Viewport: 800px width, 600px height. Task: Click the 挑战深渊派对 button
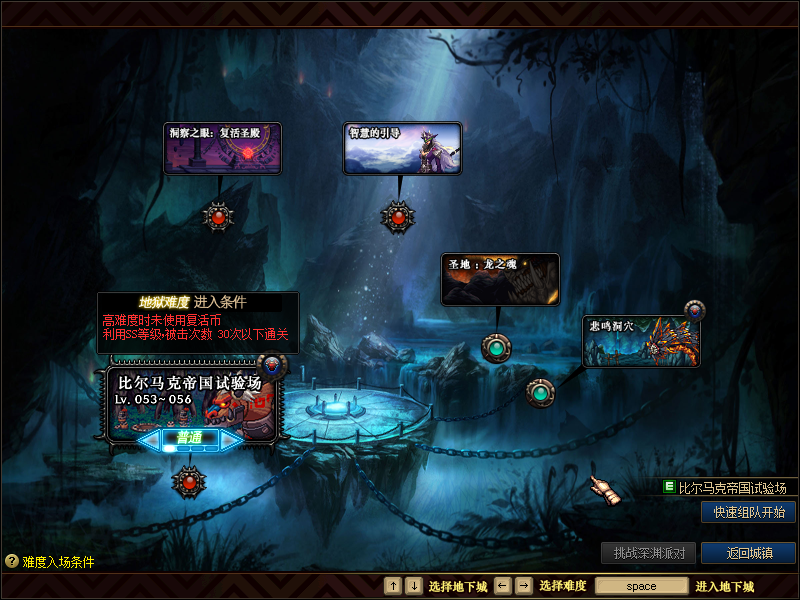point(648,553)
